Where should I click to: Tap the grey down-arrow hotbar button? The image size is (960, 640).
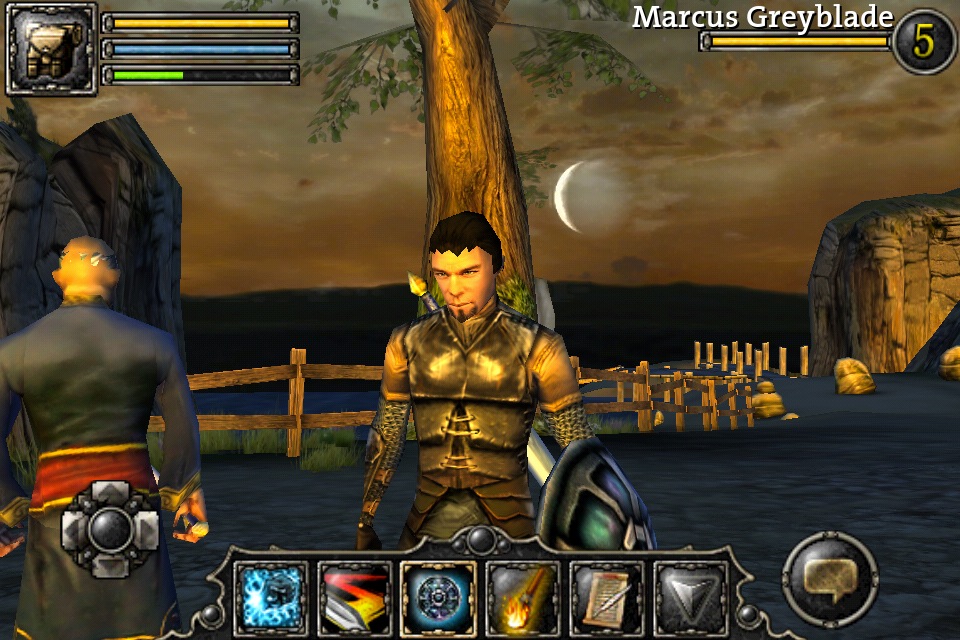(x=690, y=598)
